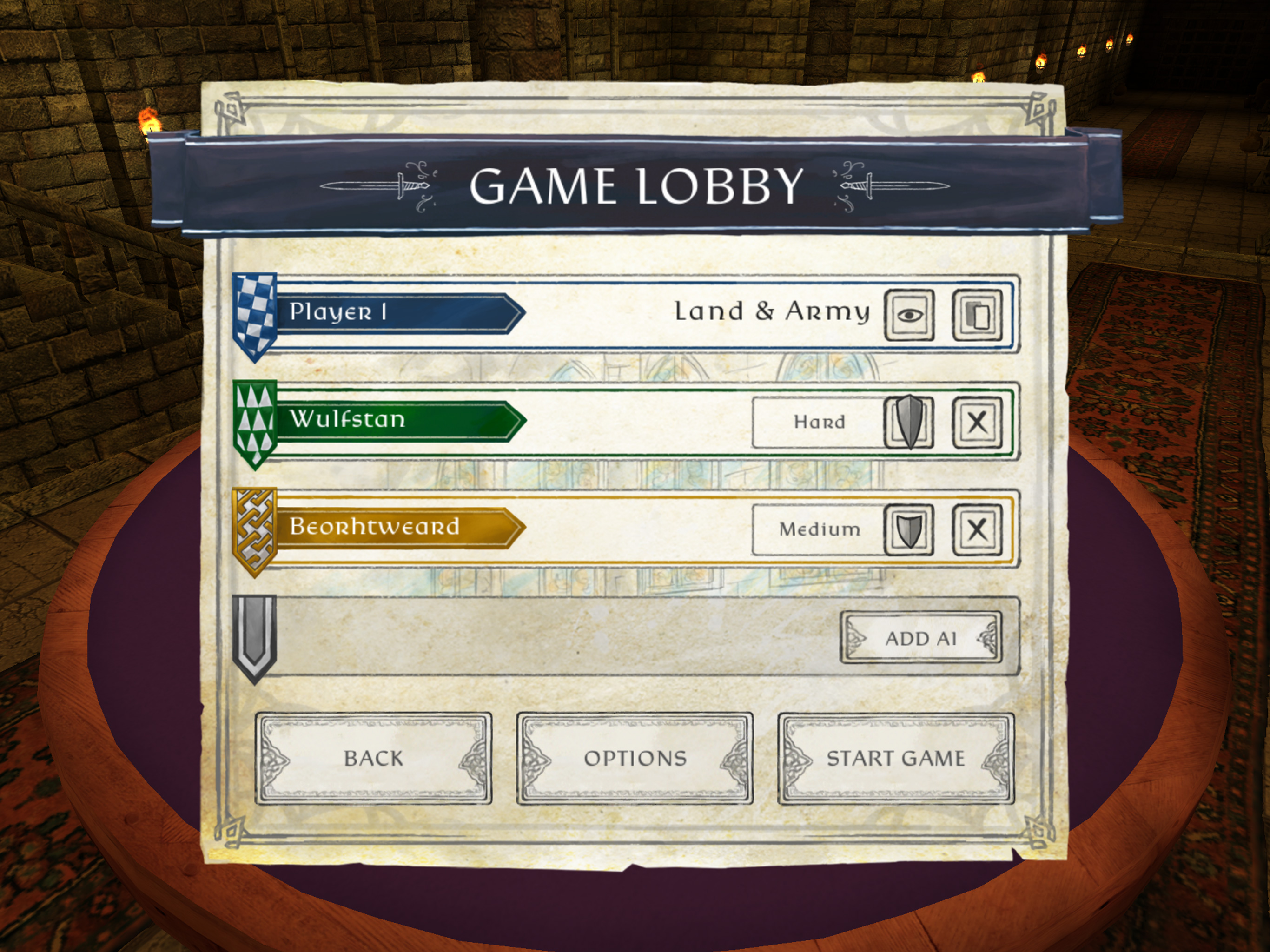Open Wulfstan's Hard difficulty selector
The width and height of the screenshot is (1270, 952).
coord(820,422)
